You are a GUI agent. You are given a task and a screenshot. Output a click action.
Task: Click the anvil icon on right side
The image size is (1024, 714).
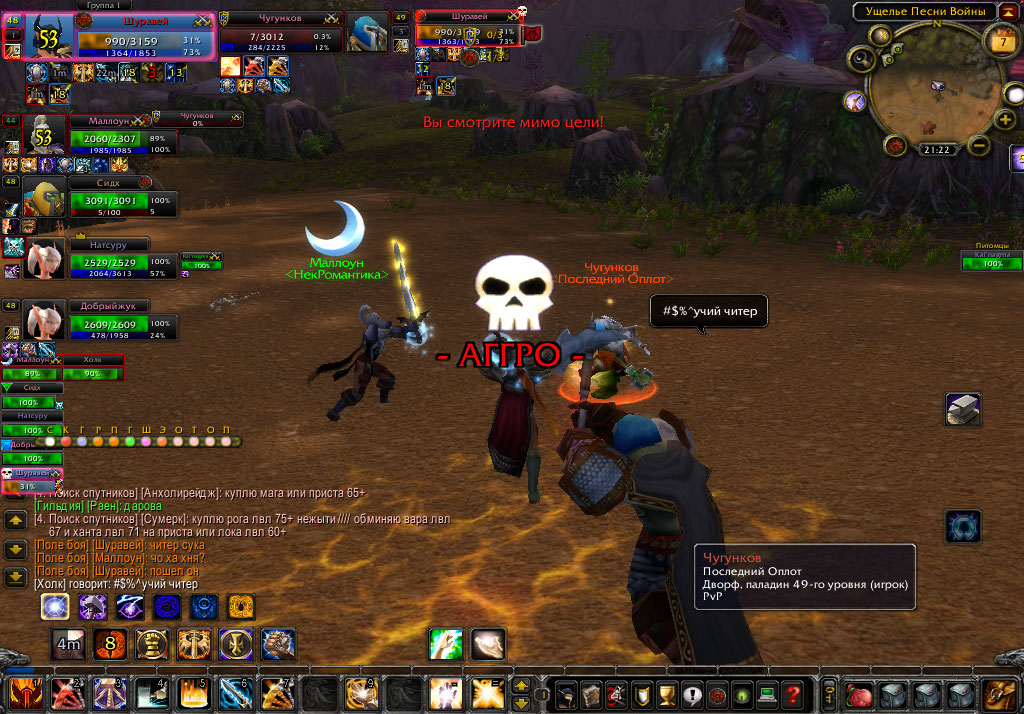pos(963,410)
